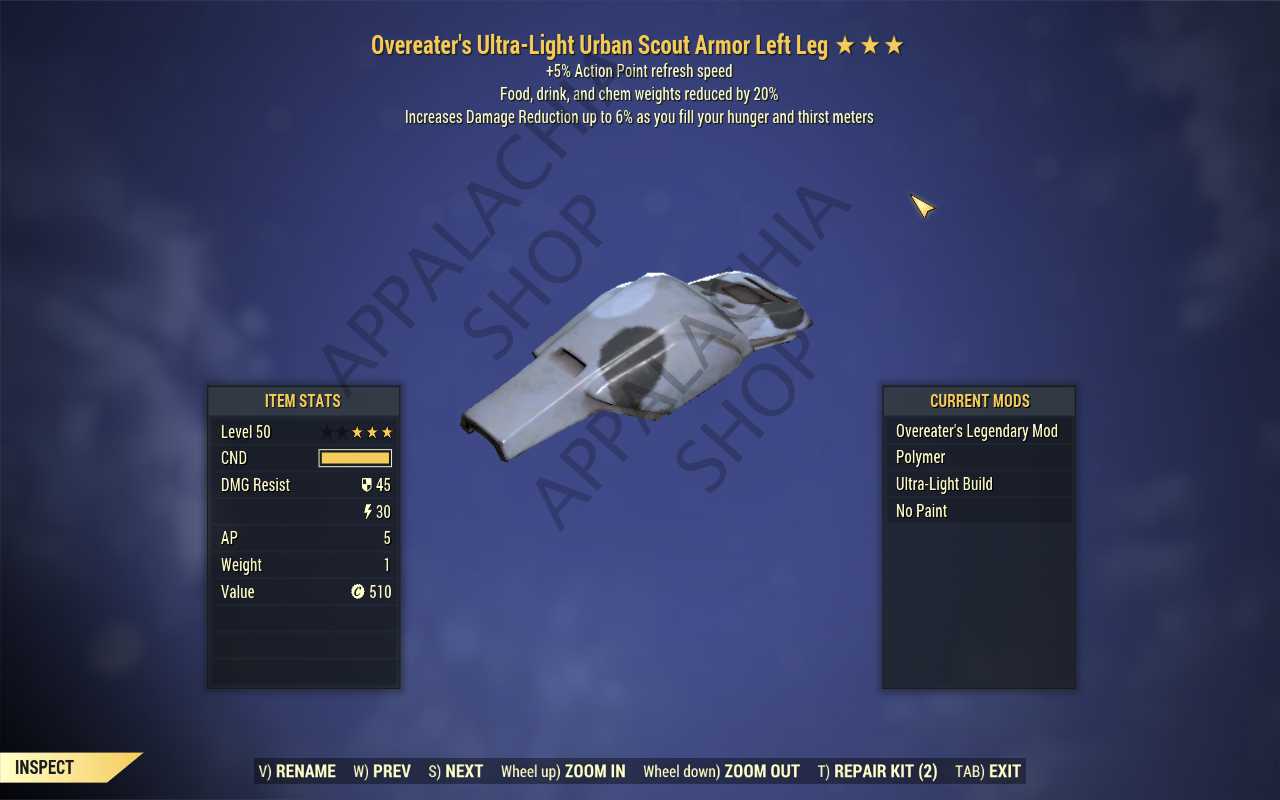The image size is (1280, 800).
Task: Go to the previous item with PREV
Action: click(382, 771)
